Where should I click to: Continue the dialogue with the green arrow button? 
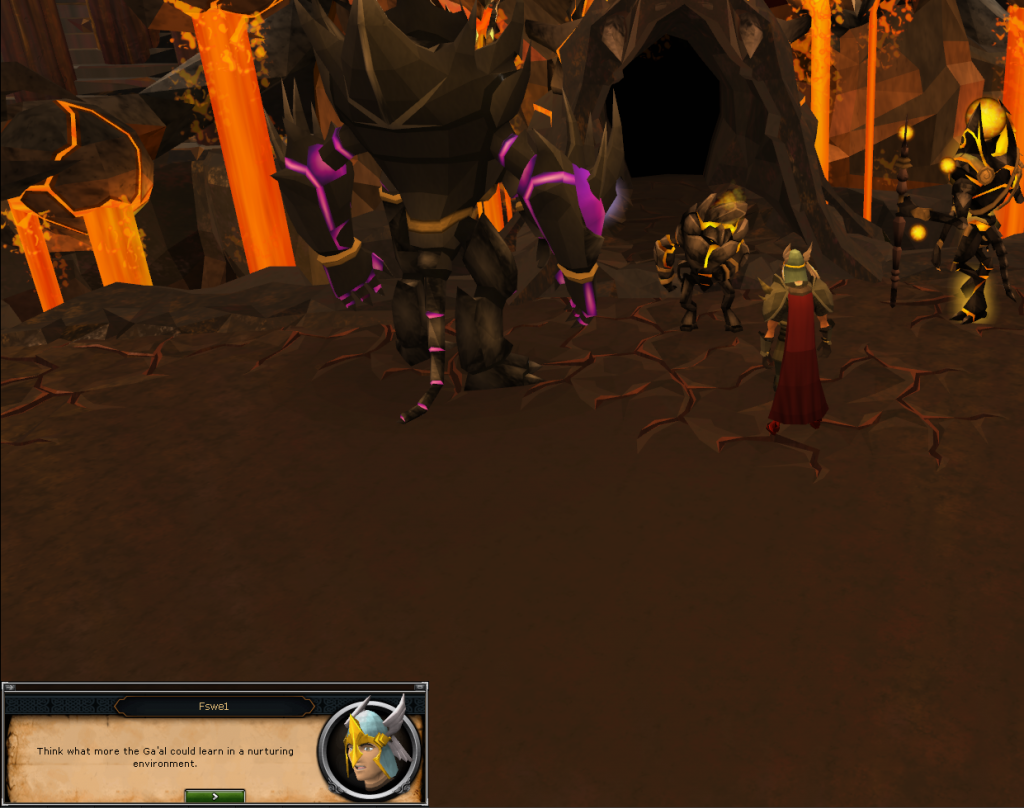click(214, 796)
